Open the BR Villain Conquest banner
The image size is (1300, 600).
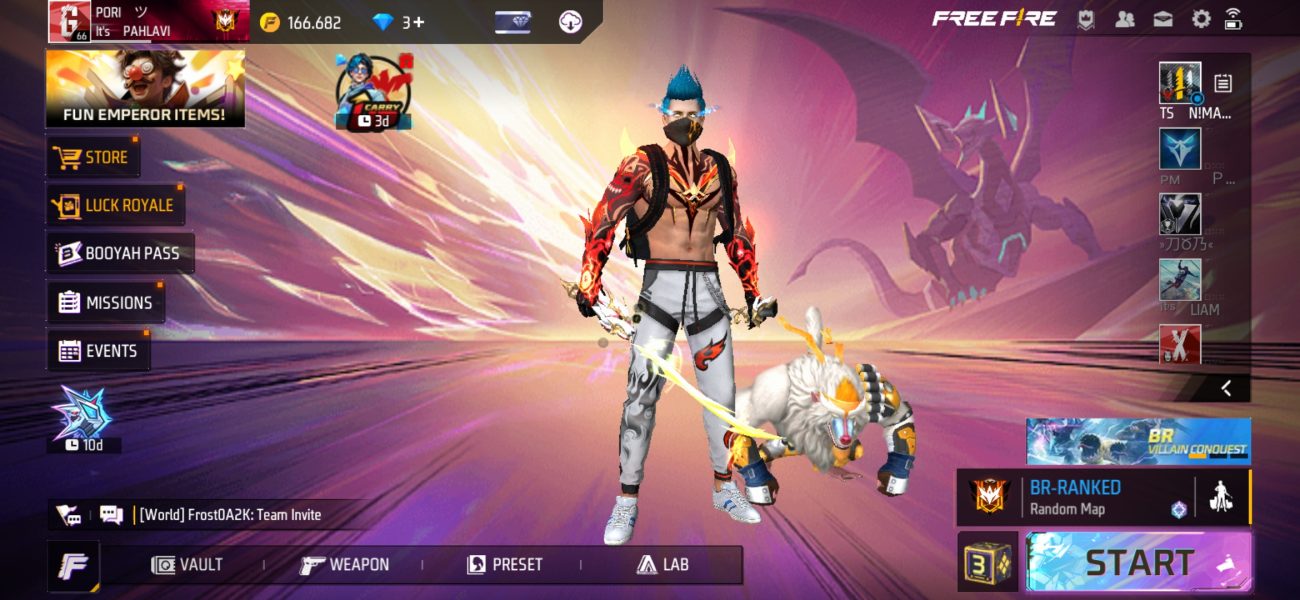pos(1138,441)
